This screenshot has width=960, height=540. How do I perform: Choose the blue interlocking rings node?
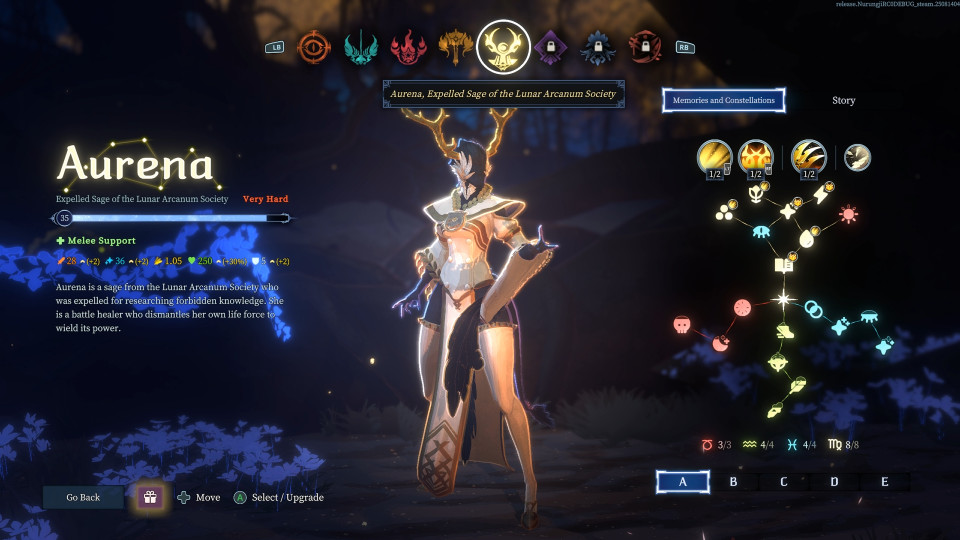(x=814, y=309)
